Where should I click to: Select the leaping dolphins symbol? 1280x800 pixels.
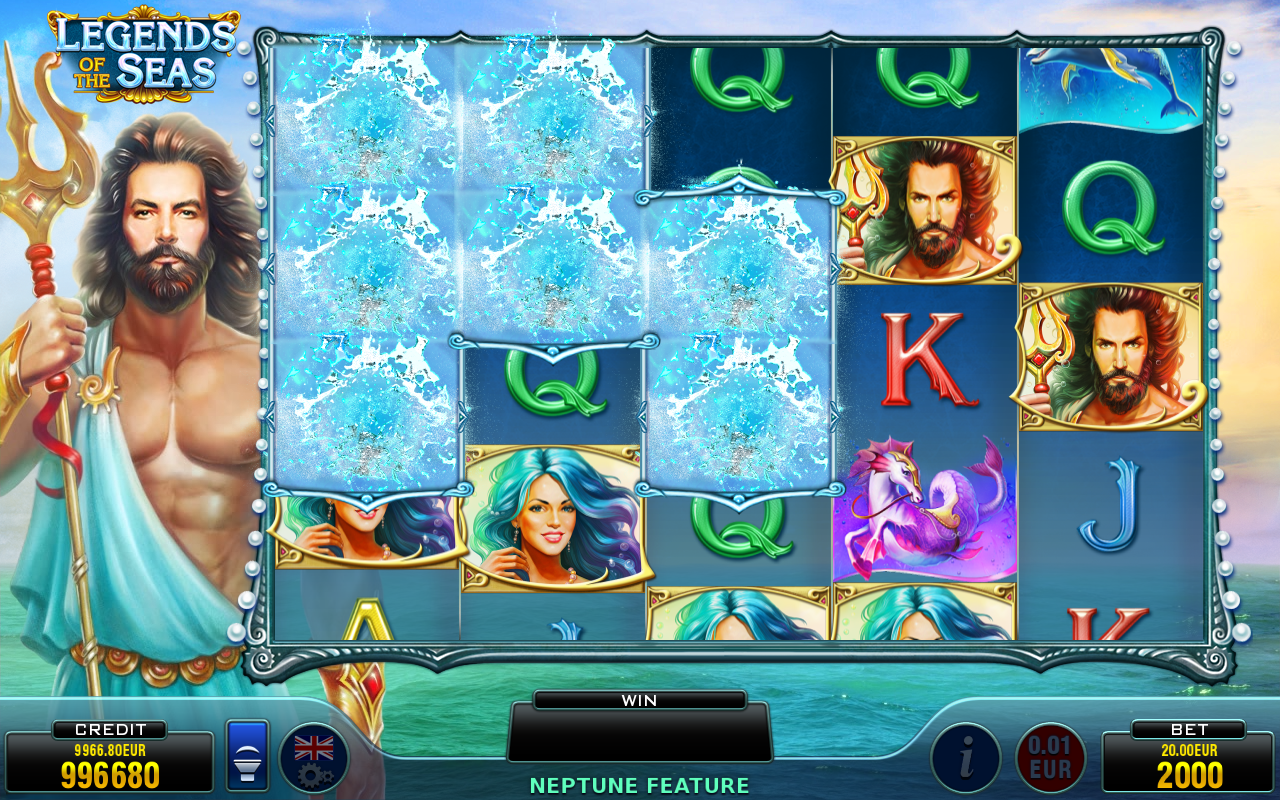coord(1110,85)
